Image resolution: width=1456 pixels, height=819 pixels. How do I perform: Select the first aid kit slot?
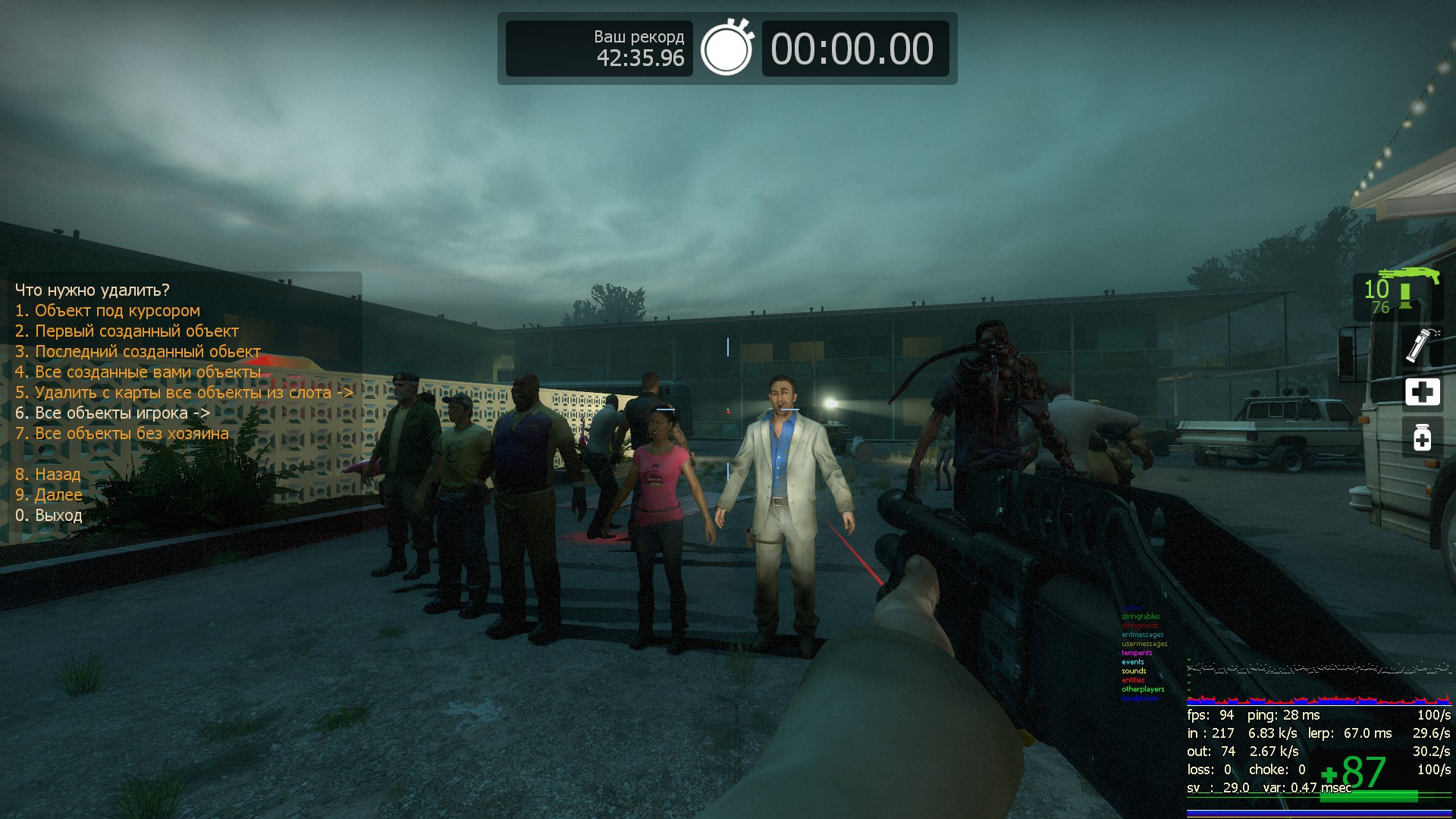click(x=1422, y=392)
